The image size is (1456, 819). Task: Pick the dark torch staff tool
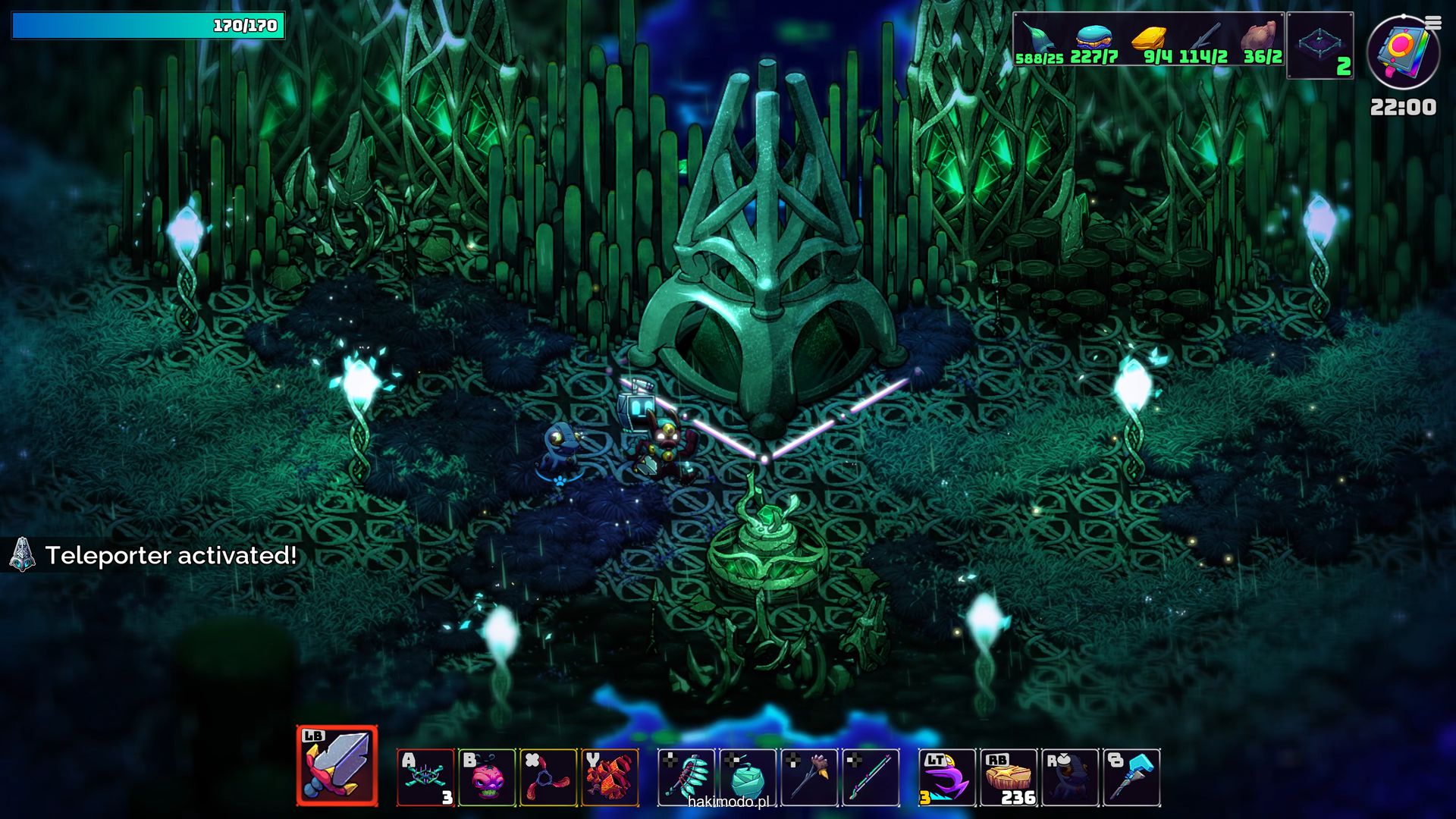[809, 777]
